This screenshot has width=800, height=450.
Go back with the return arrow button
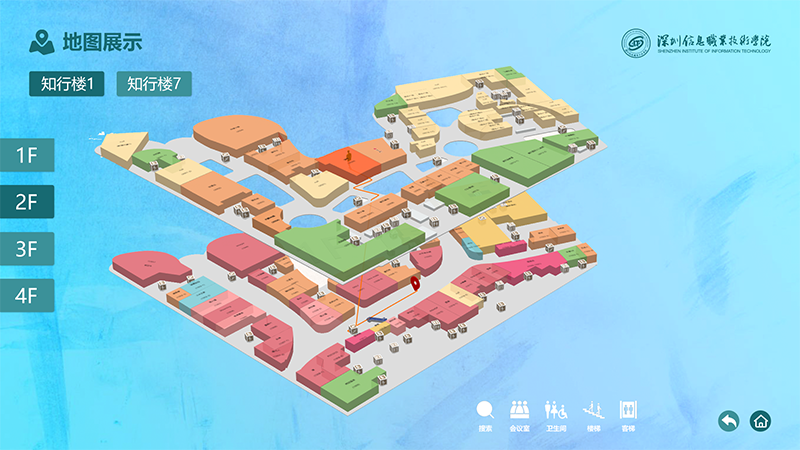click(729, 421)
